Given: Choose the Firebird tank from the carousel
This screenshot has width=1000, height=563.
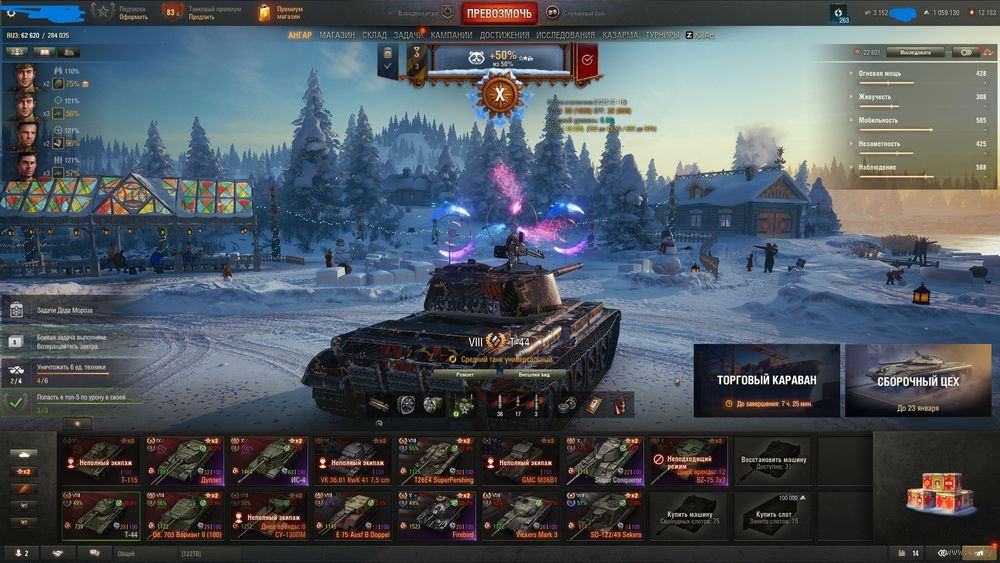Looking at the screenshot, I should click(x=438, y=515).
